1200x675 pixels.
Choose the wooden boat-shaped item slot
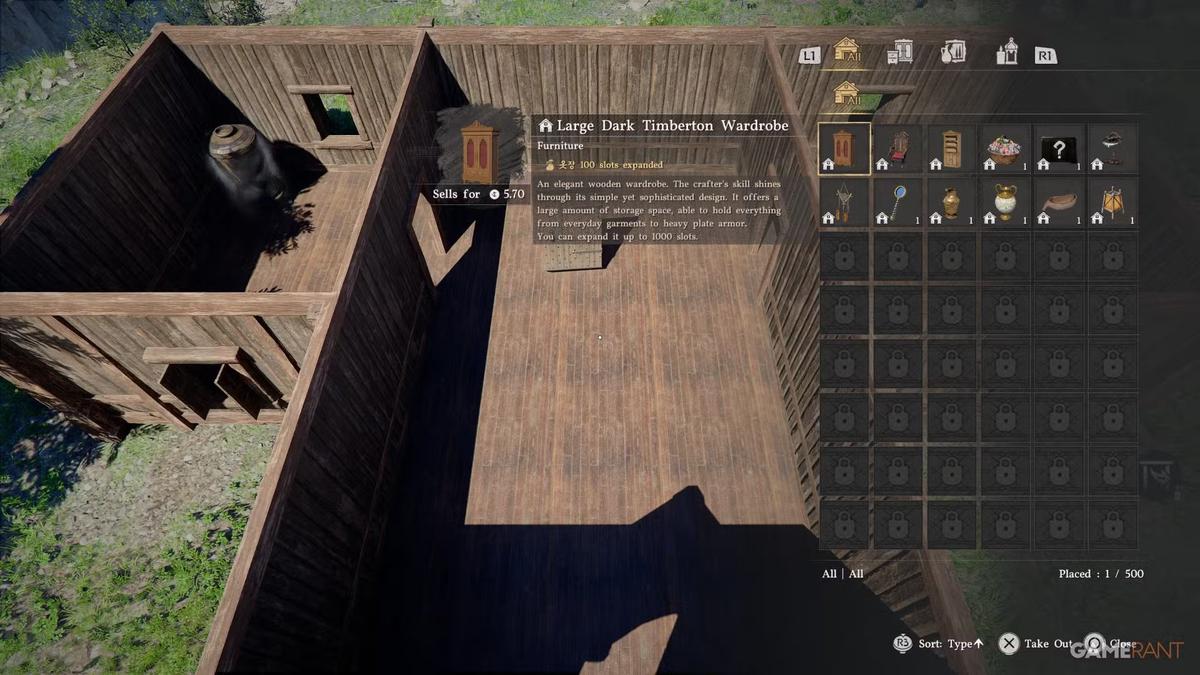coord(1058,202)
